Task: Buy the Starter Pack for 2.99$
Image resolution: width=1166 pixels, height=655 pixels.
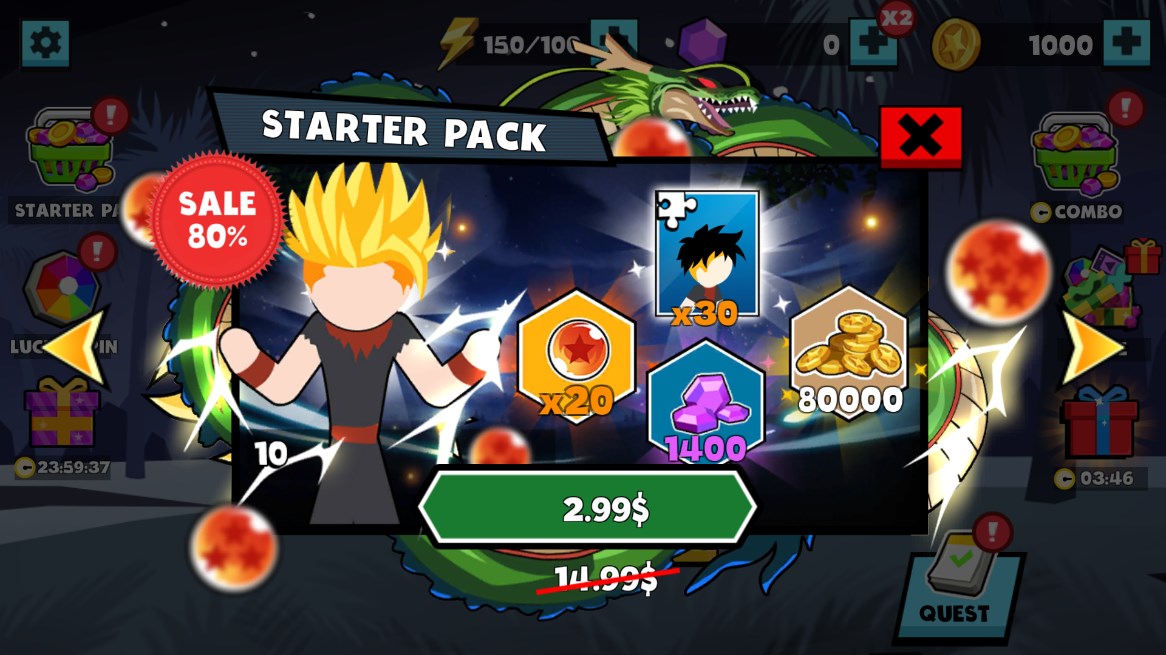Action: point(587,508)
